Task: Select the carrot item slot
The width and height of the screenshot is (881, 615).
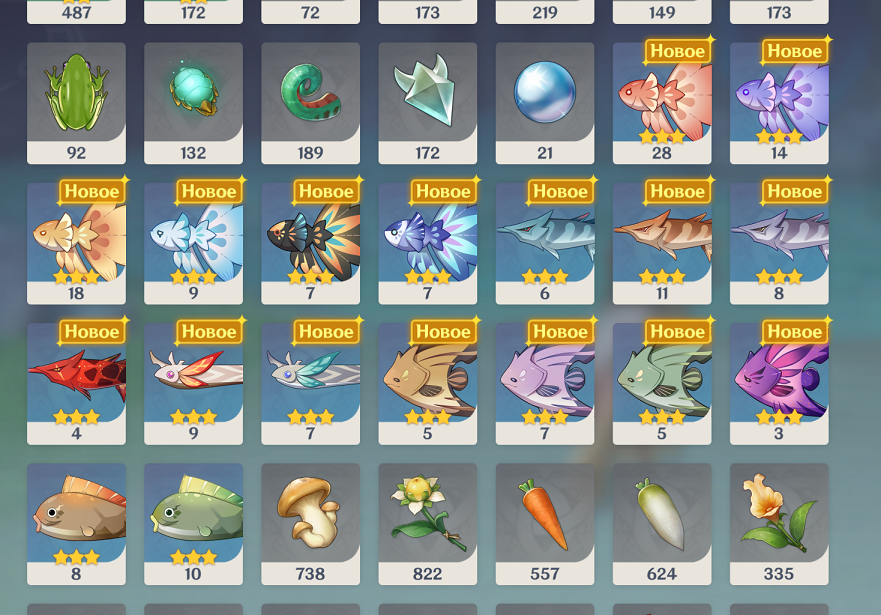Action: pos(545,523)
